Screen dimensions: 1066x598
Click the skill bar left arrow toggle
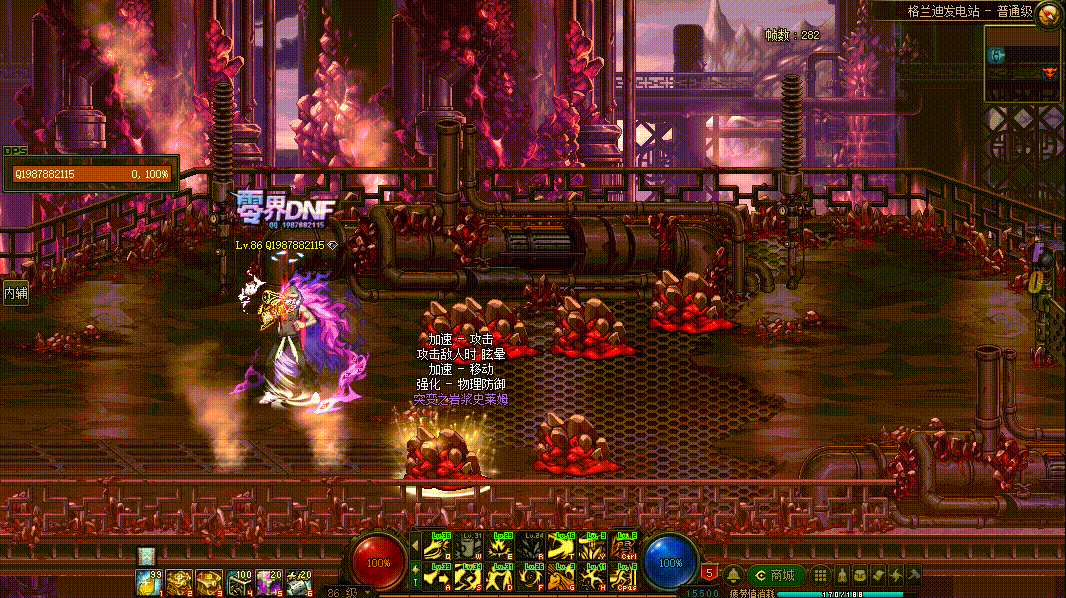pos(416,546)
